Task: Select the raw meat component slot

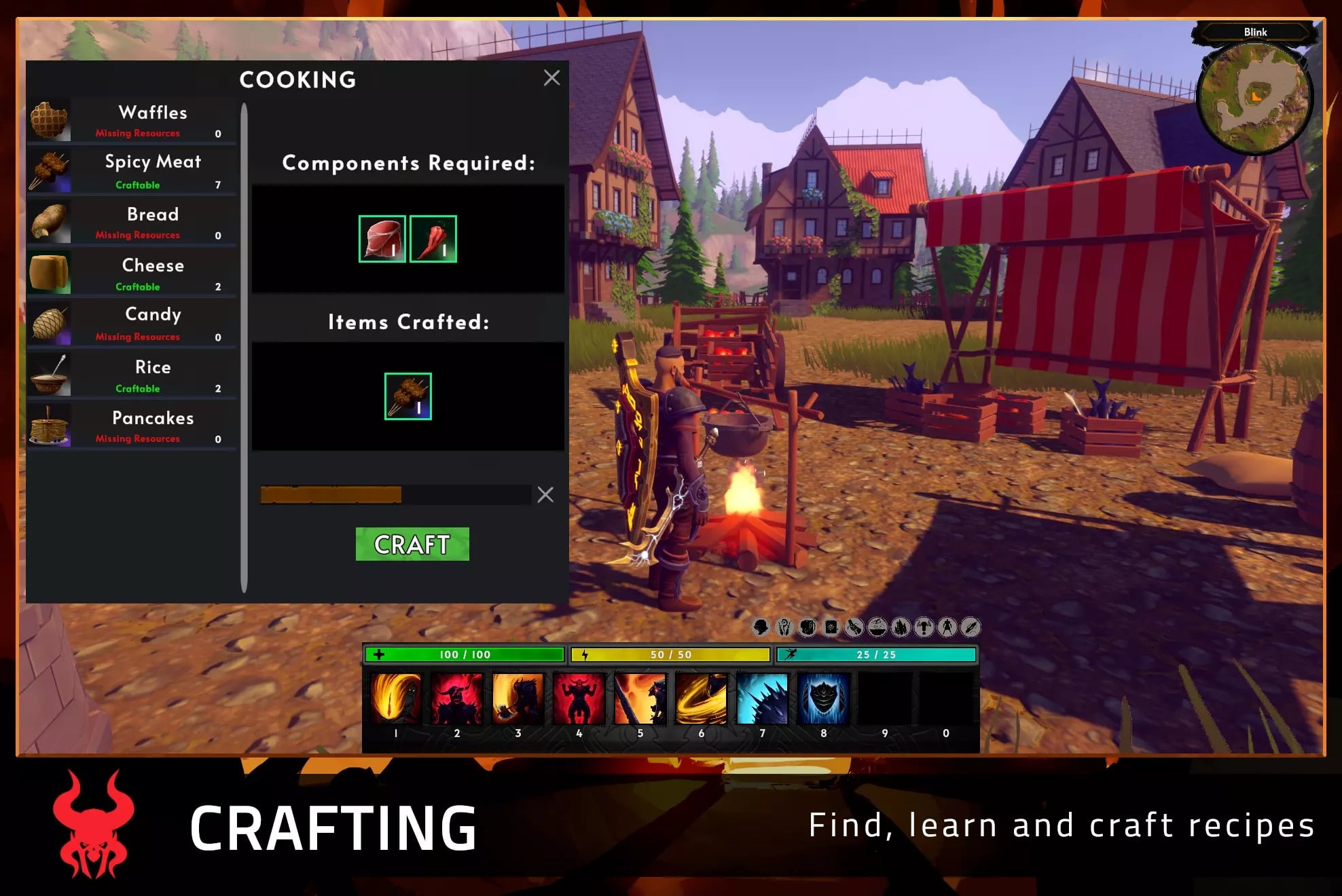Action: tap(382, 239)
